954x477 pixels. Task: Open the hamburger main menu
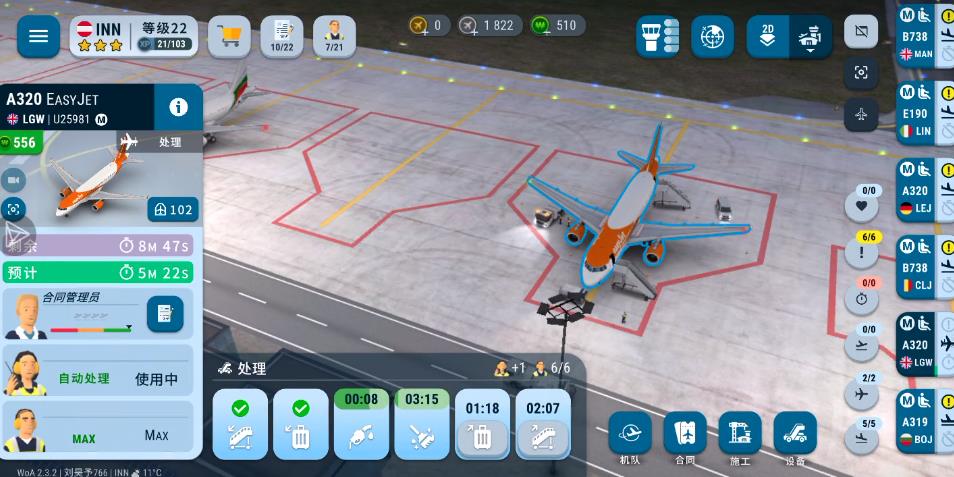pos(38,37)
